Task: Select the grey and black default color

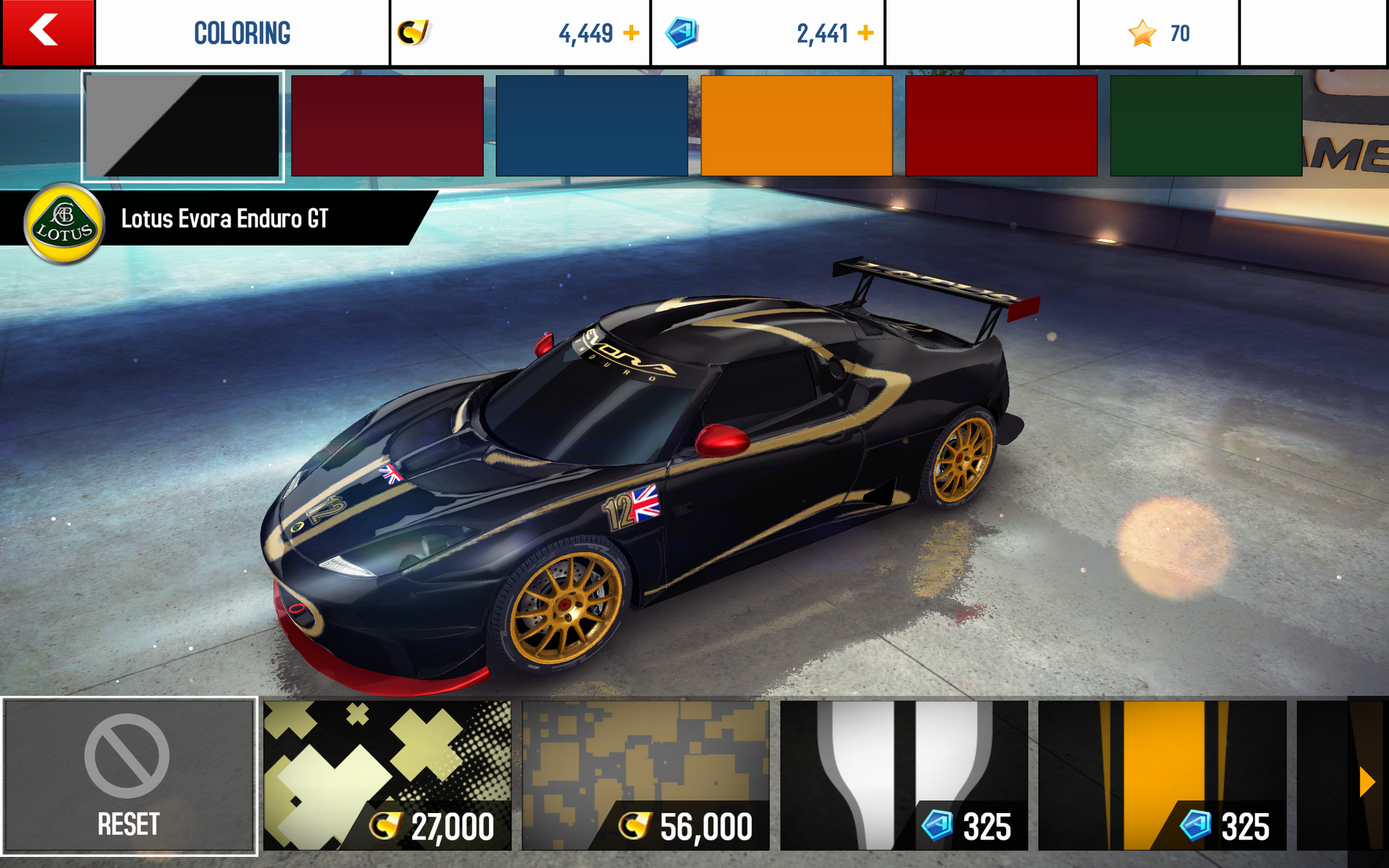Action: click(x=183, y=126)
